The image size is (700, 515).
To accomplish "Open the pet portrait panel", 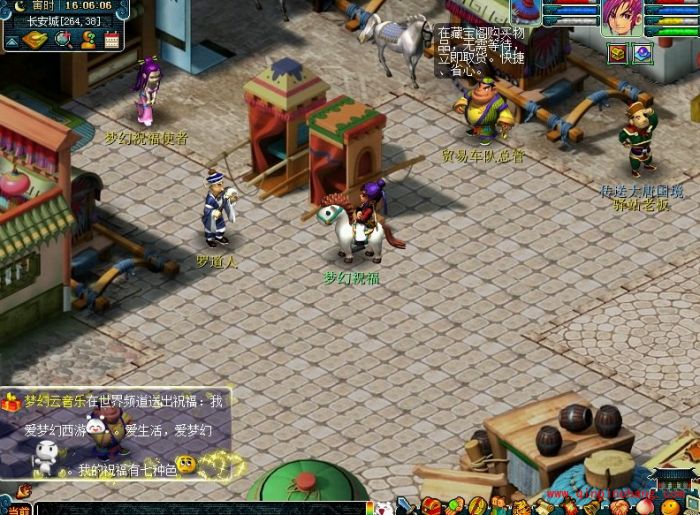I will [x=526, y=12].
